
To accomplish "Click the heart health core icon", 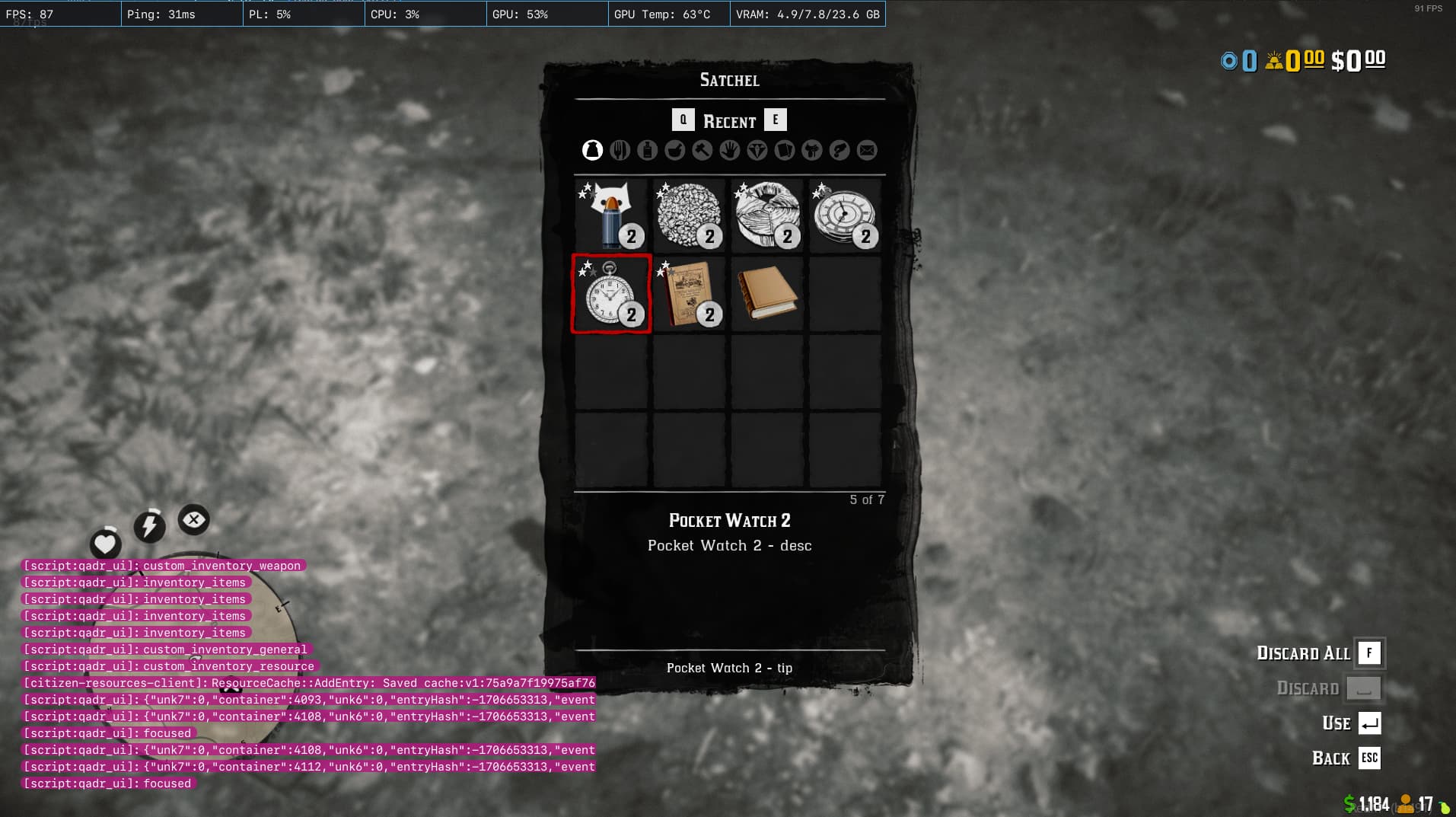I will tap(105, 544).
